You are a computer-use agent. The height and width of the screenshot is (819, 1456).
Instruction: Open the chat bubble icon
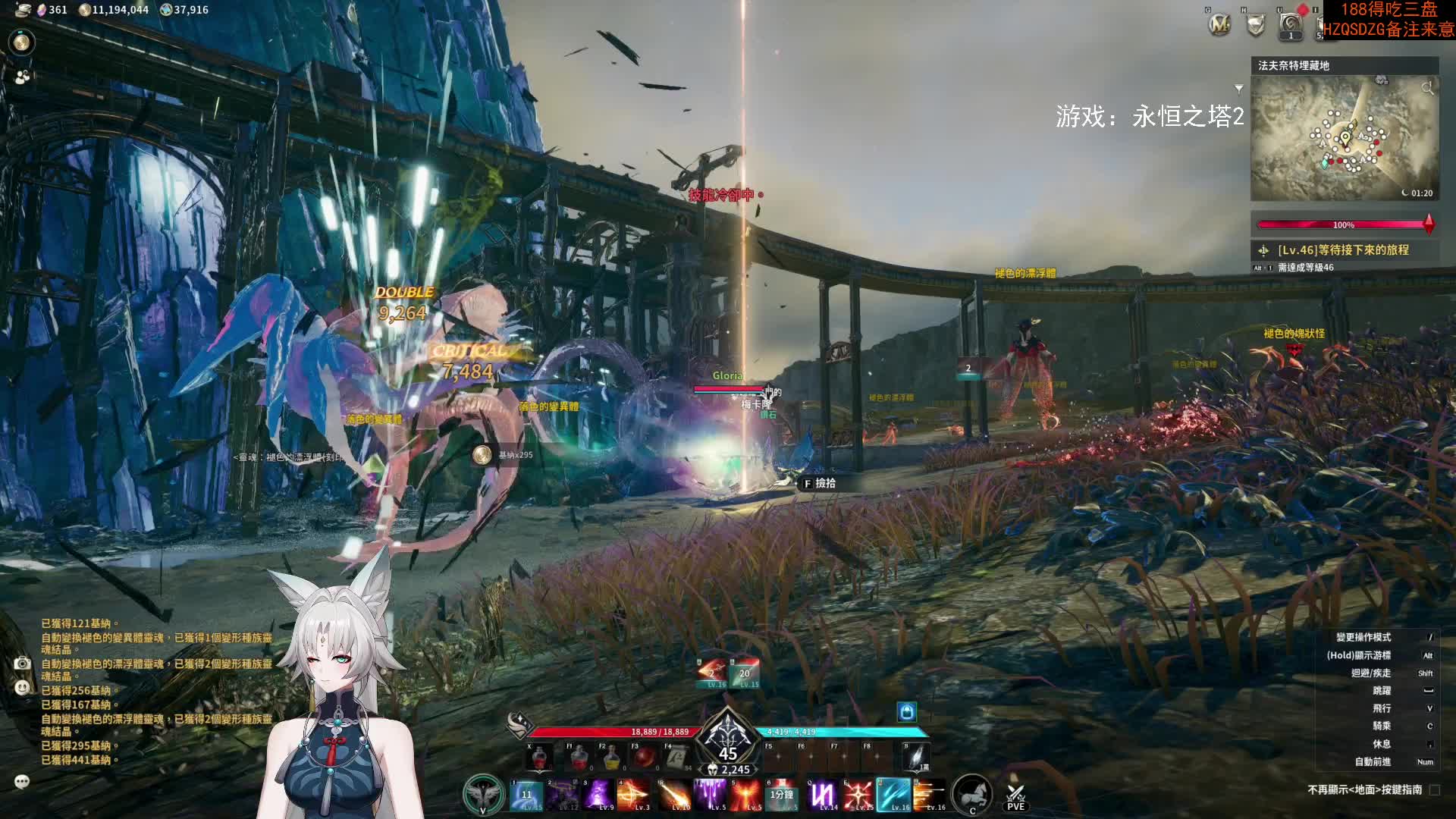click(x=22, y=781)
